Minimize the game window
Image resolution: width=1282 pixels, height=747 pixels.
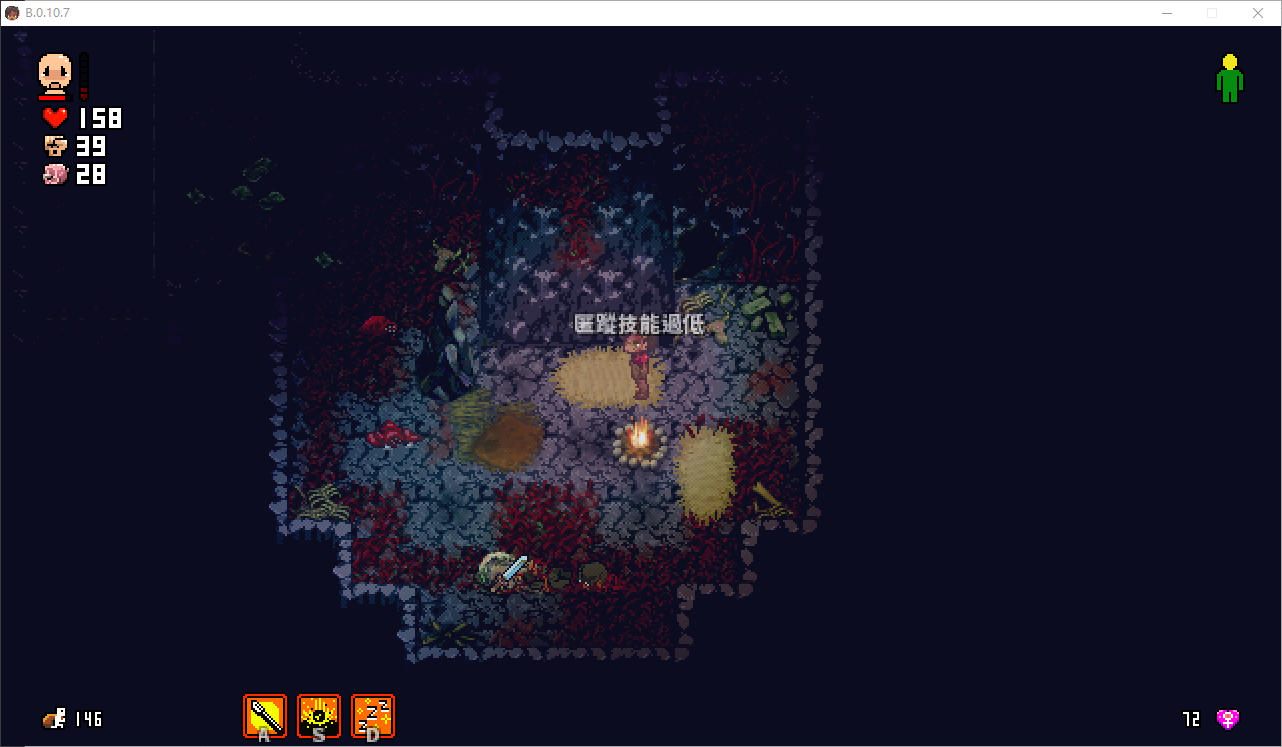[1166, 13]
